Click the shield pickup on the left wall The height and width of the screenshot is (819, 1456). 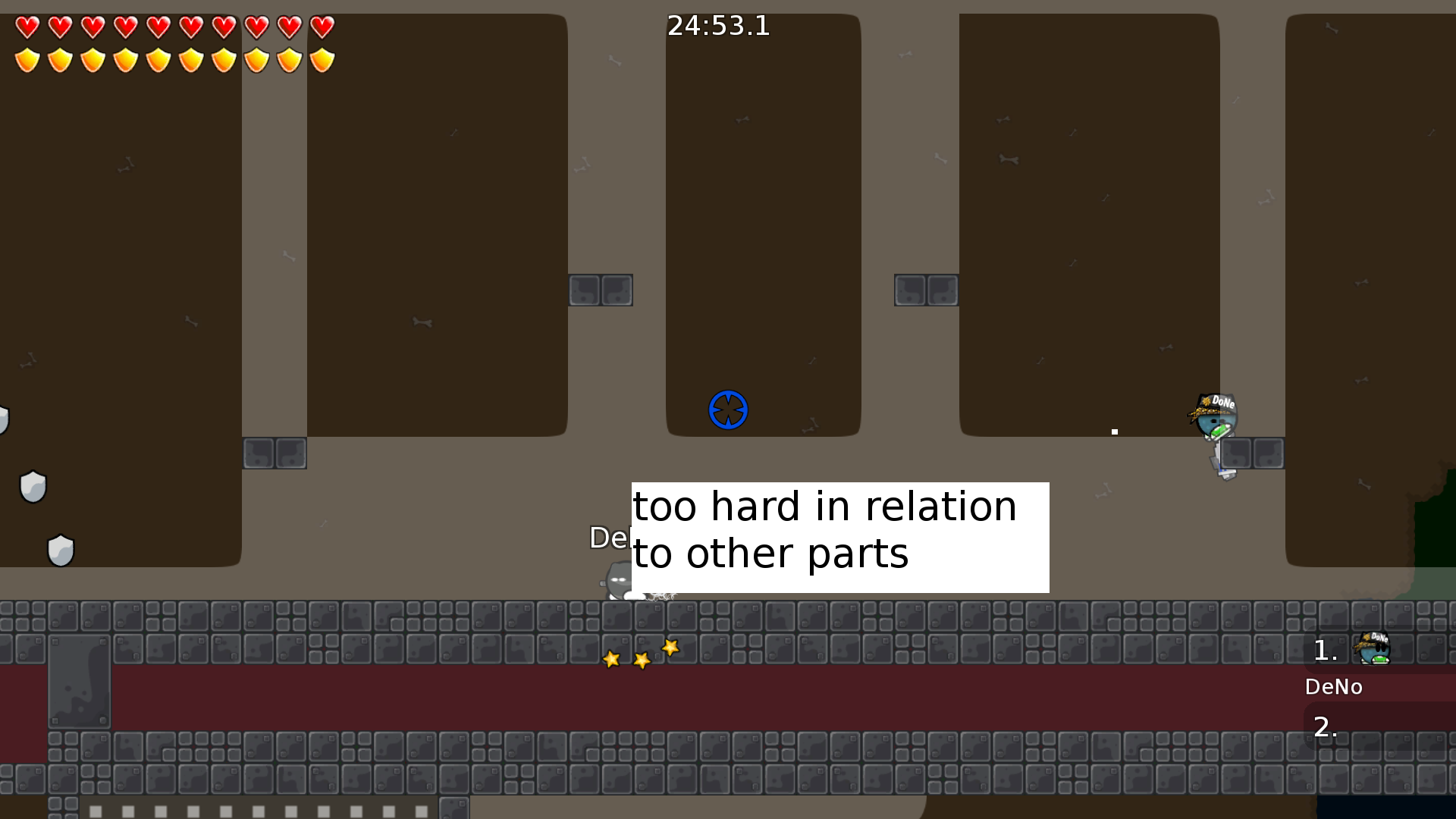point(33,486)
